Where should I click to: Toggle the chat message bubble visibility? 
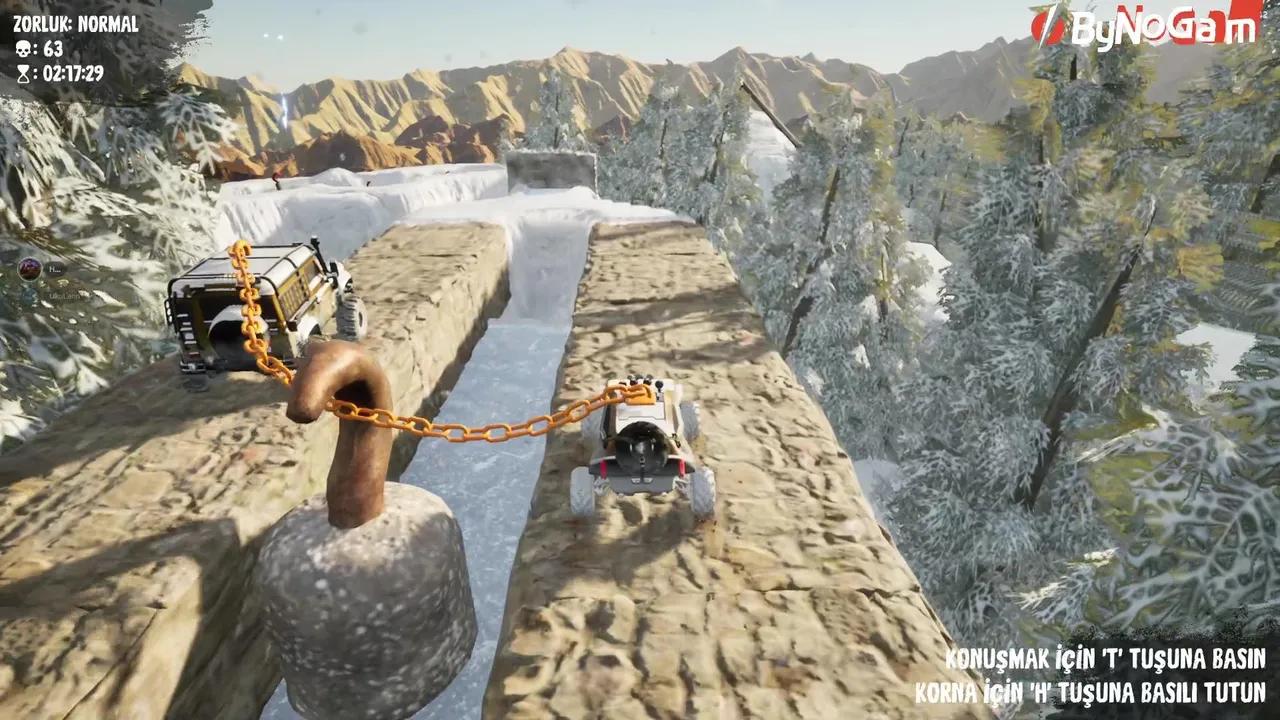point(55,267)
